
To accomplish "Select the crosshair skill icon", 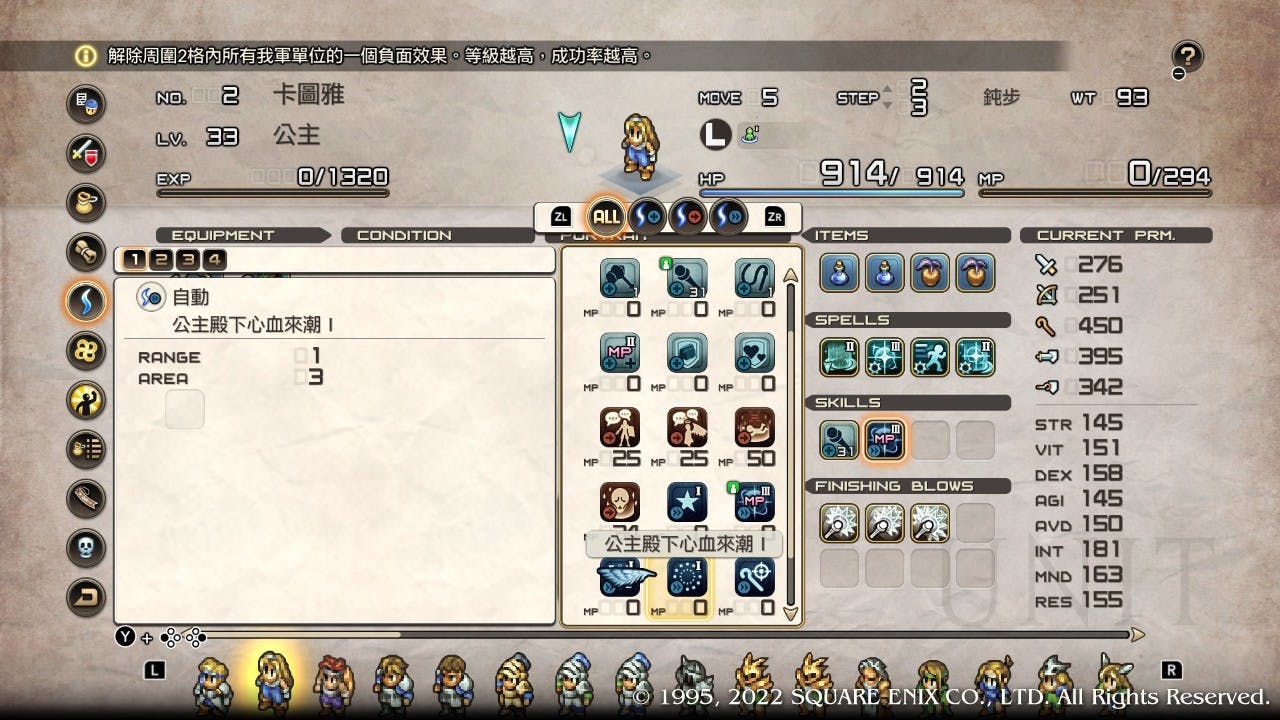I will [x=754, y=578].
